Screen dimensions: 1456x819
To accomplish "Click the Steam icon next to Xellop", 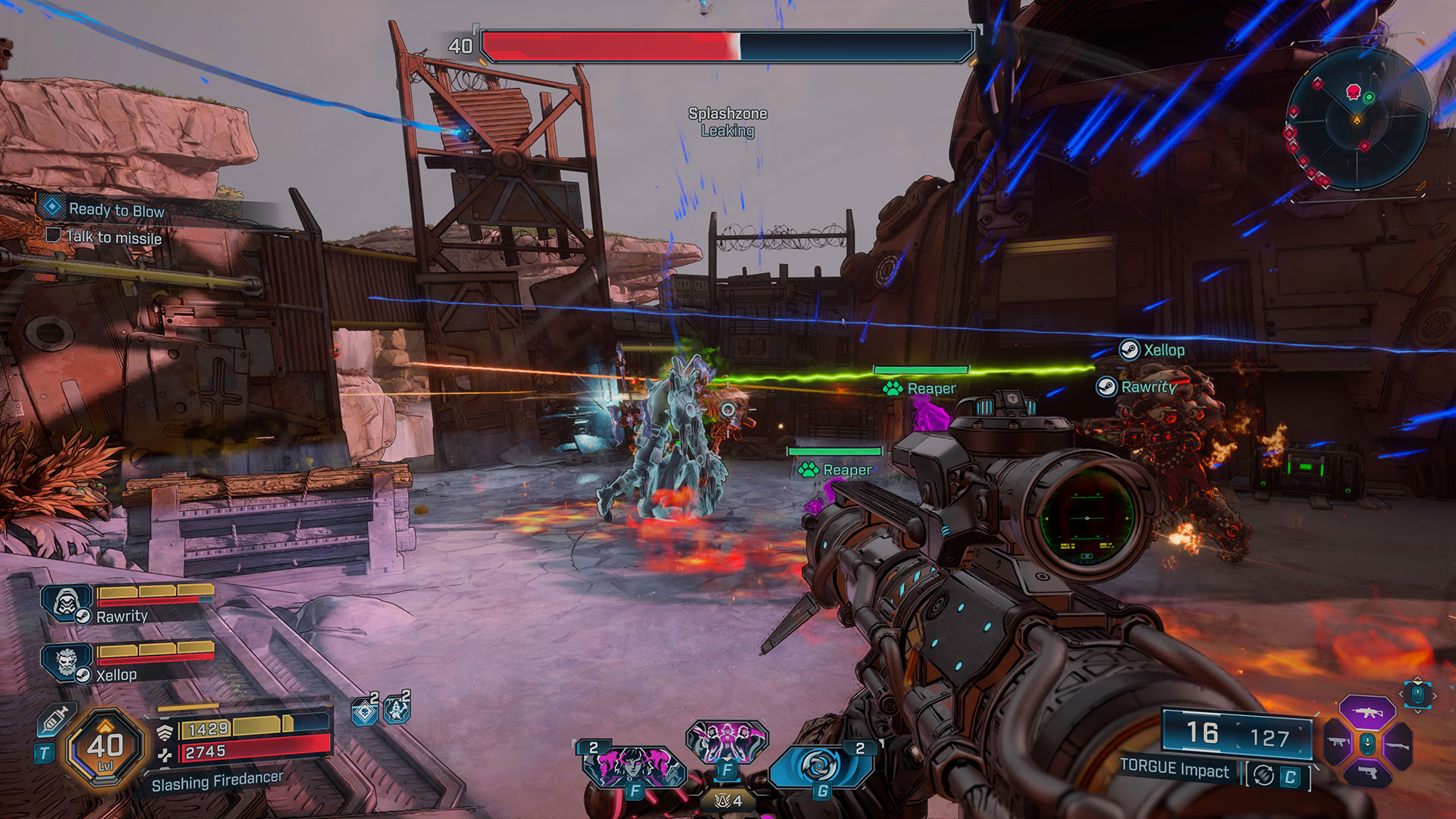I will point(1129,350).
